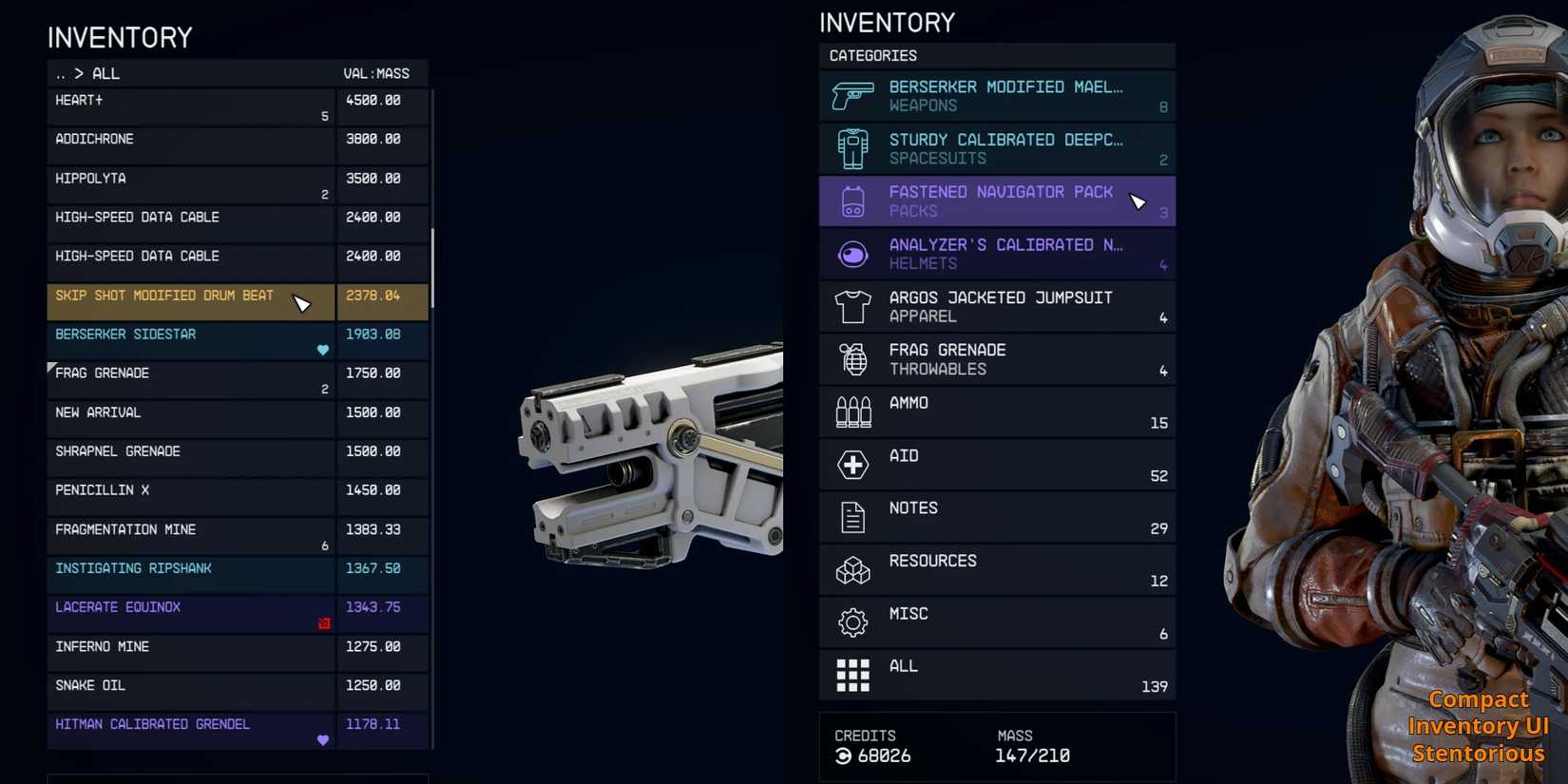Click the stolen marker on Lacerate Equinox

(x=325, y=622)
